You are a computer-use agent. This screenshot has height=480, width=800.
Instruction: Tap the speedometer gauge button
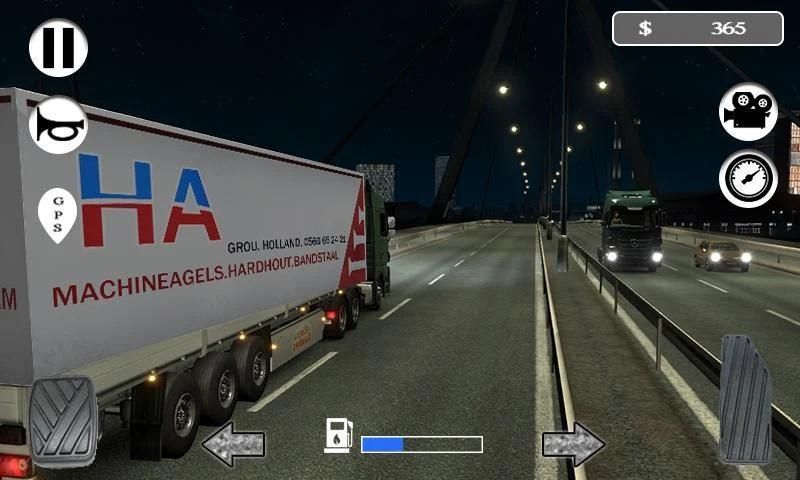[748, 179]
